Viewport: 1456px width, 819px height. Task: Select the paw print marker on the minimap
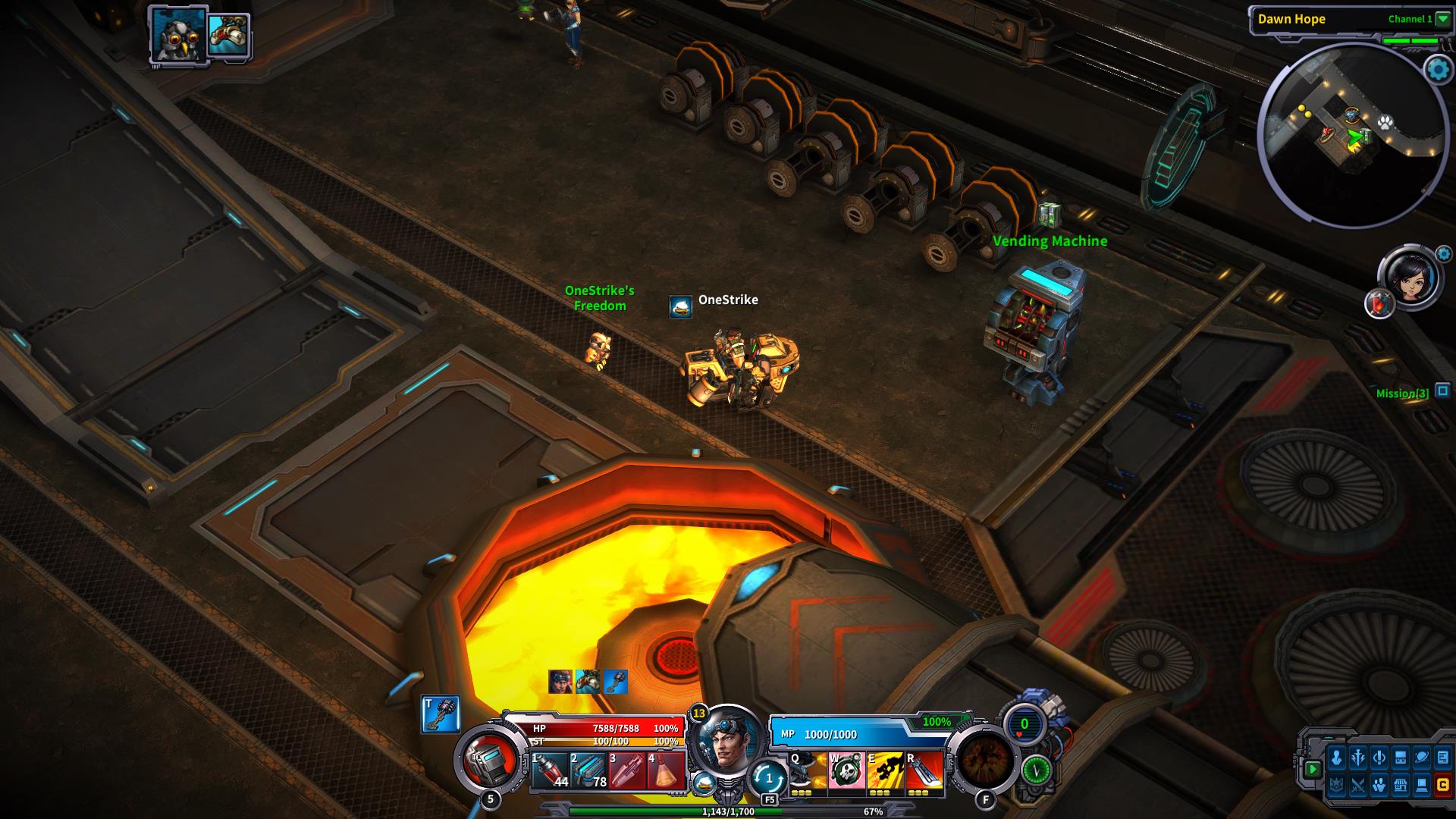coord(1385,121)
